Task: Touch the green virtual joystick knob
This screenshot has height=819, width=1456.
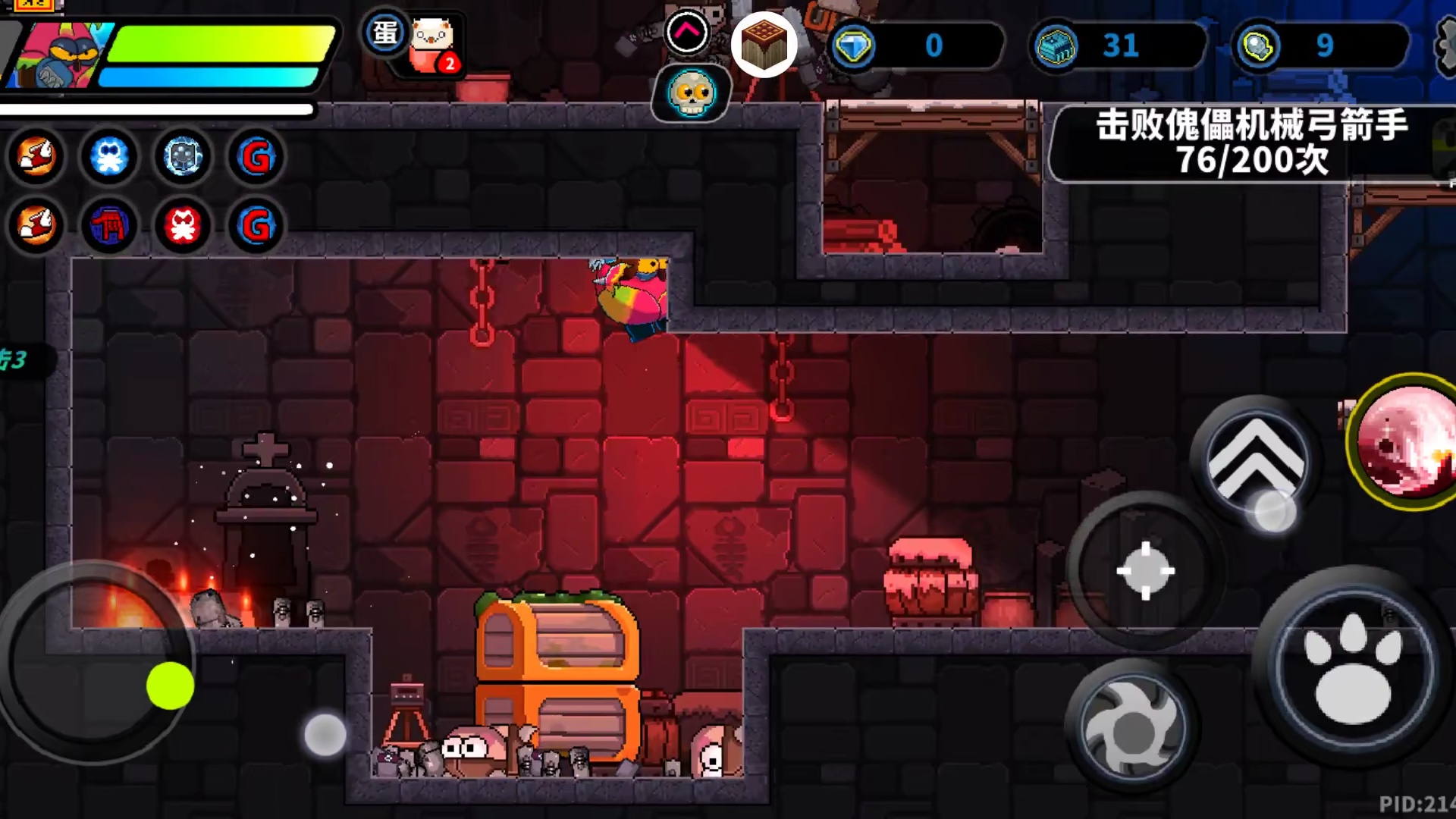Action: pyautogui.click(x=170, y=686)
